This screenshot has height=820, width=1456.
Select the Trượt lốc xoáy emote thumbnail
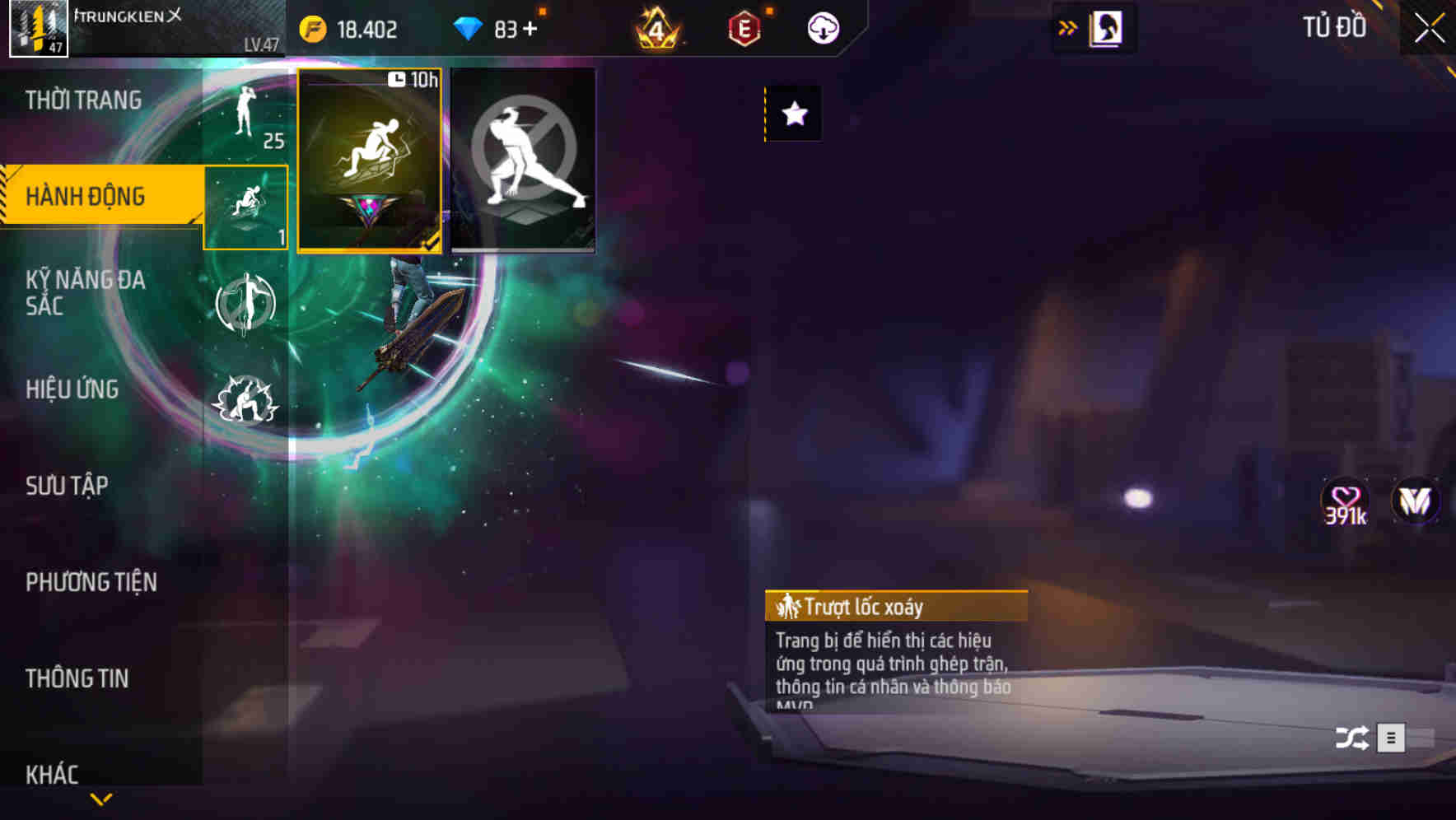click(x=370, y=159)
